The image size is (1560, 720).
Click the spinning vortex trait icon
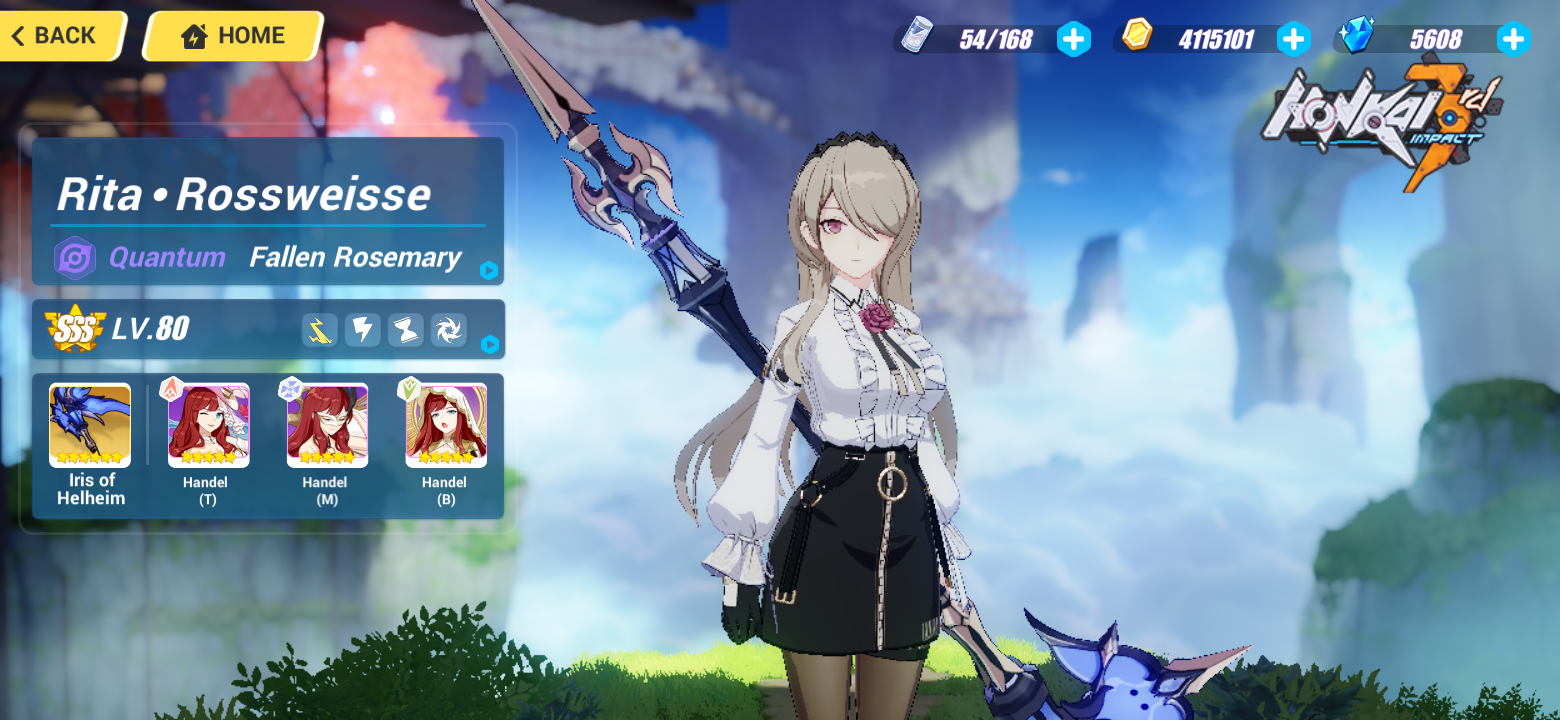point(448,330)
